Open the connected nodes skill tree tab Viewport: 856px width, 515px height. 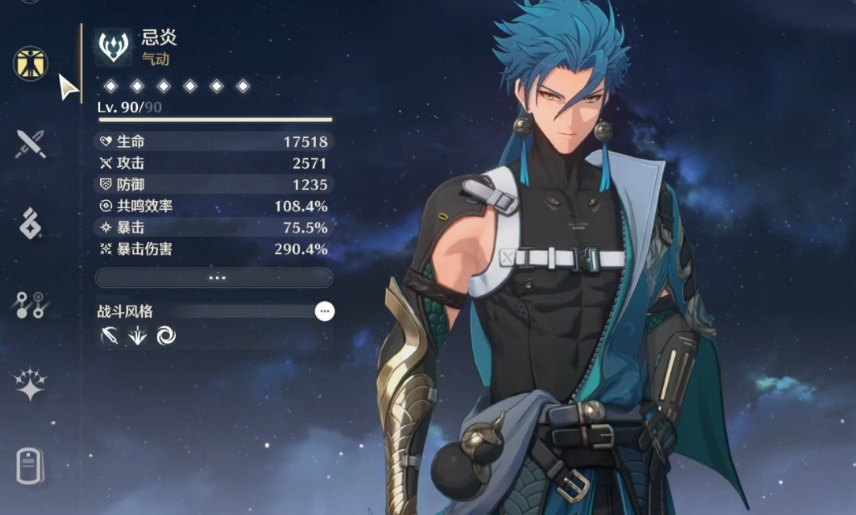tap(30, 305)
